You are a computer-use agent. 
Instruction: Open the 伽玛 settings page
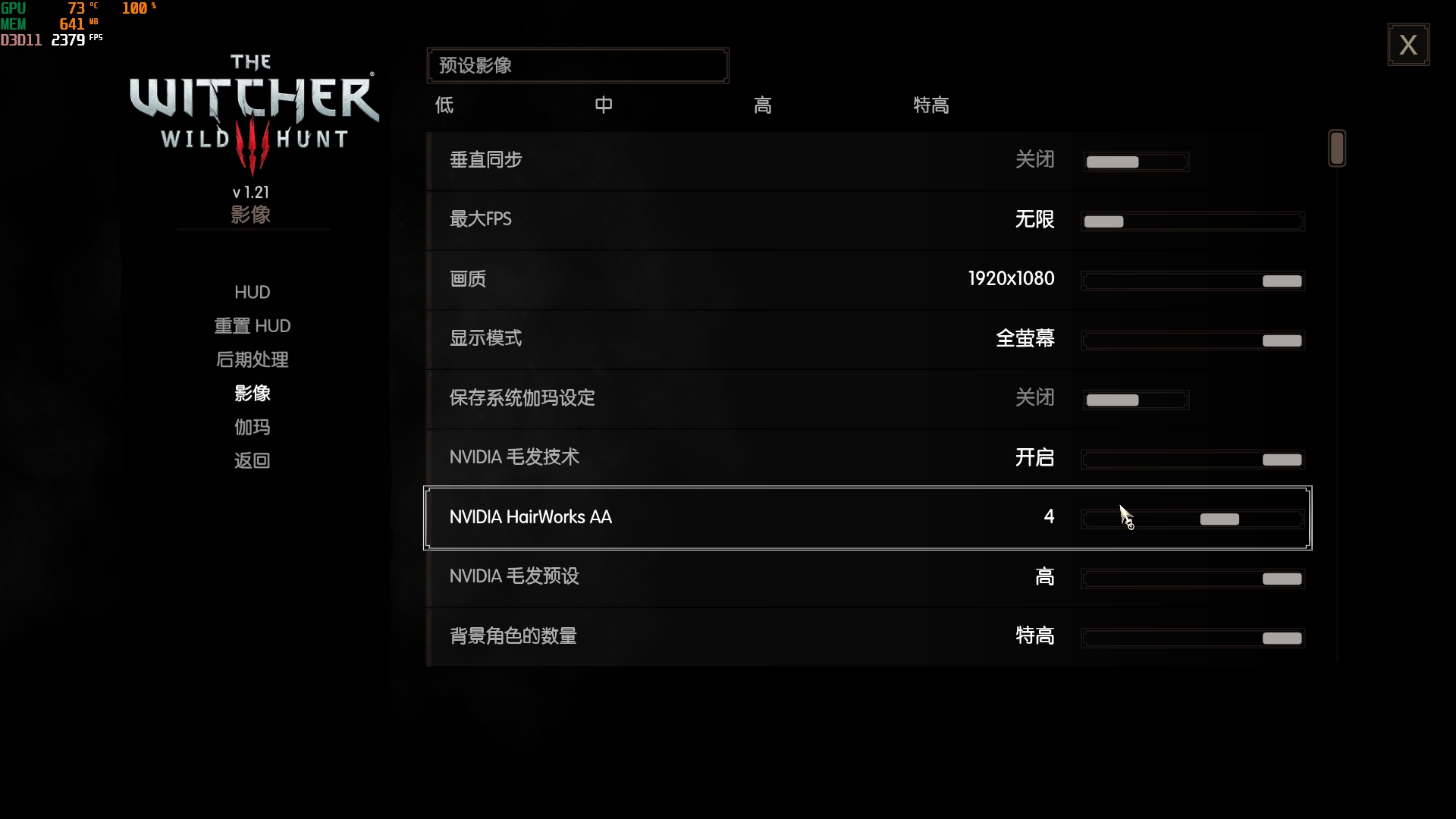pyautogui.click(x=251, y=427)
